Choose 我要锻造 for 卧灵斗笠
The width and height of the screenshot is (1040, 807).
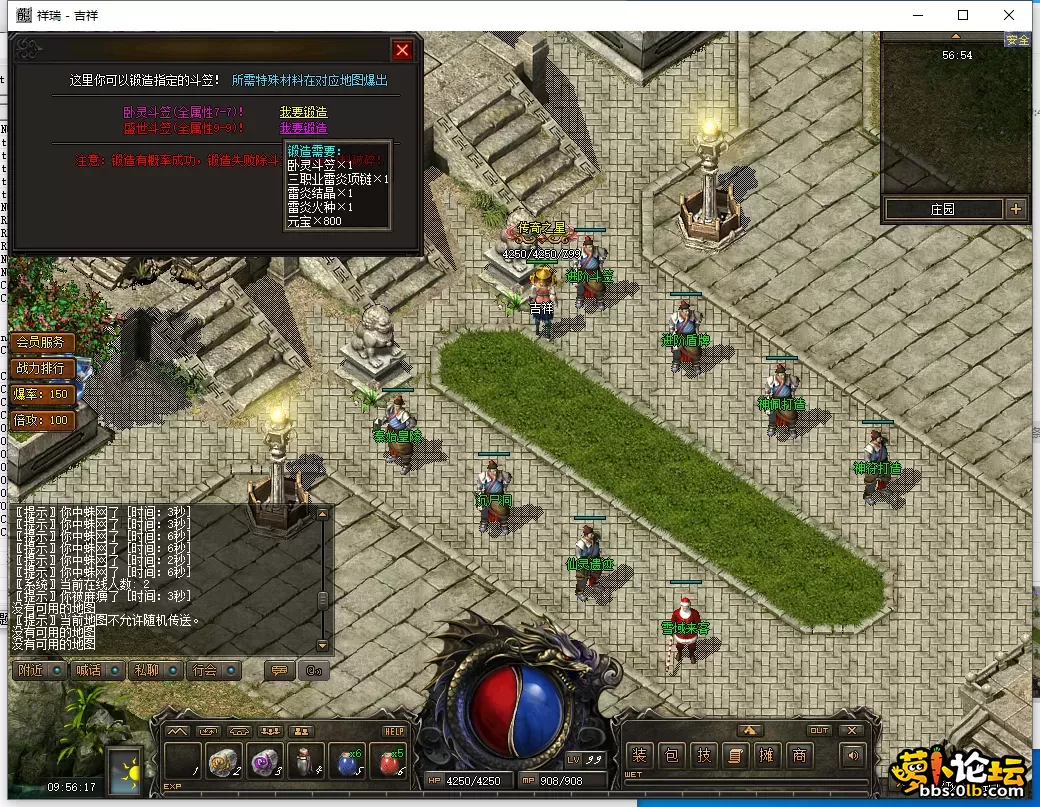click(303, 112)
